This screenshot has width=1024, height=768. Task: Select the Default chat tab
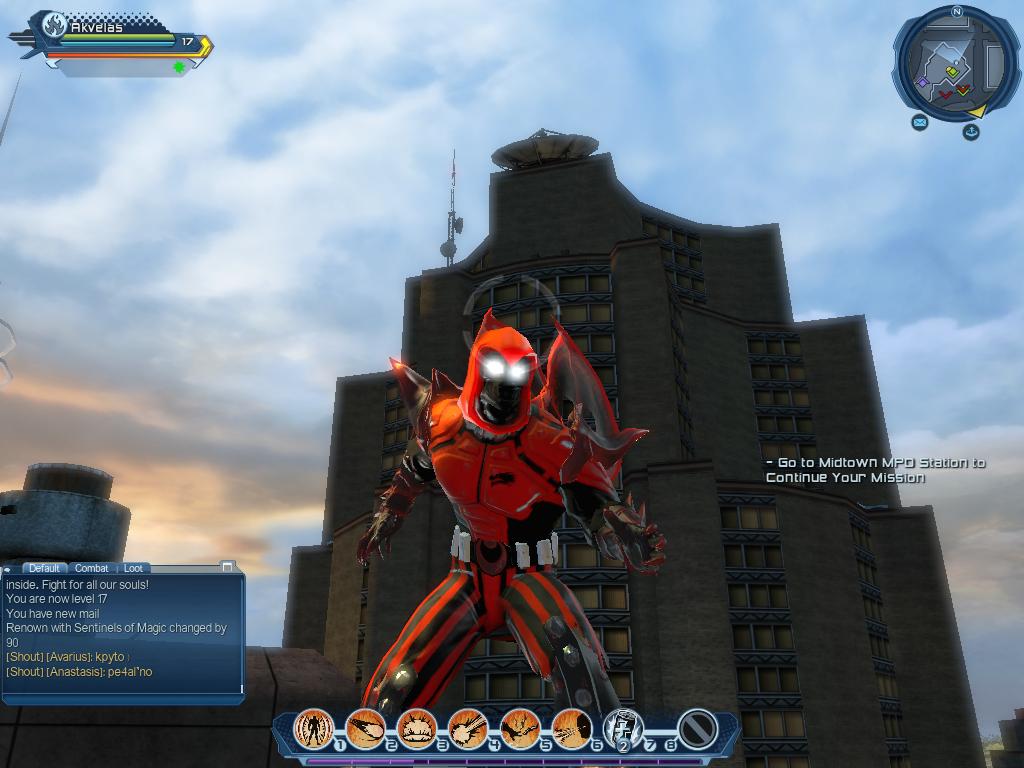pyautogui.click(x=44, y=568)
